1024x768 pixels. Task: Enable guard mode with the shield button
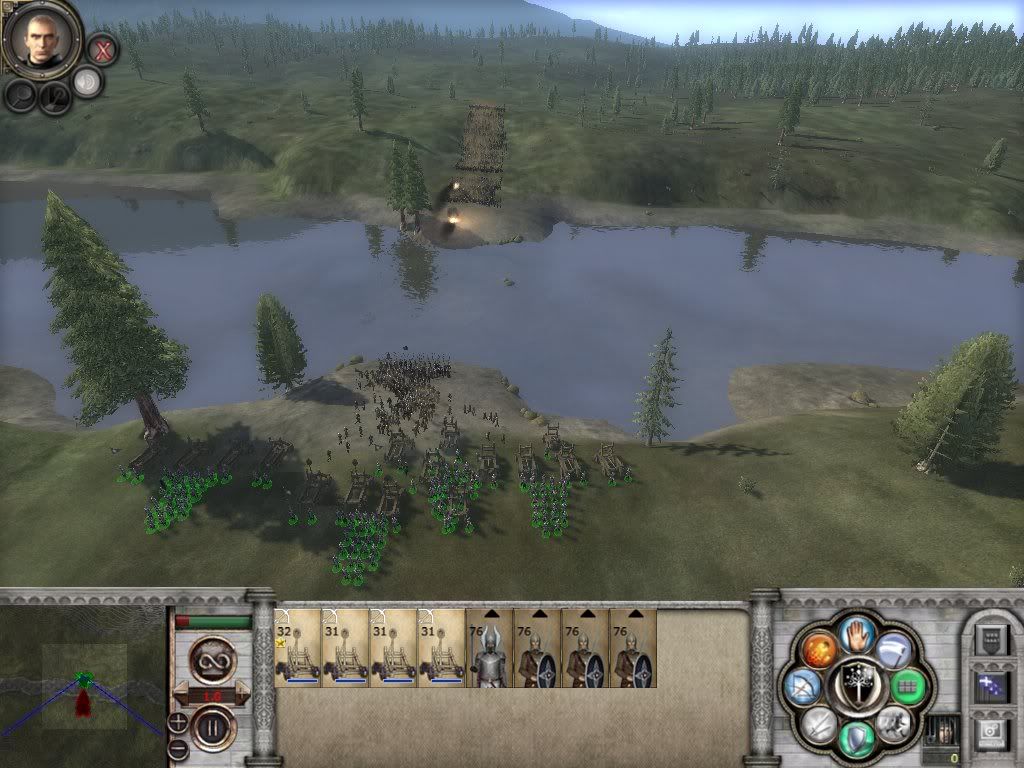(x=856, y=738)
